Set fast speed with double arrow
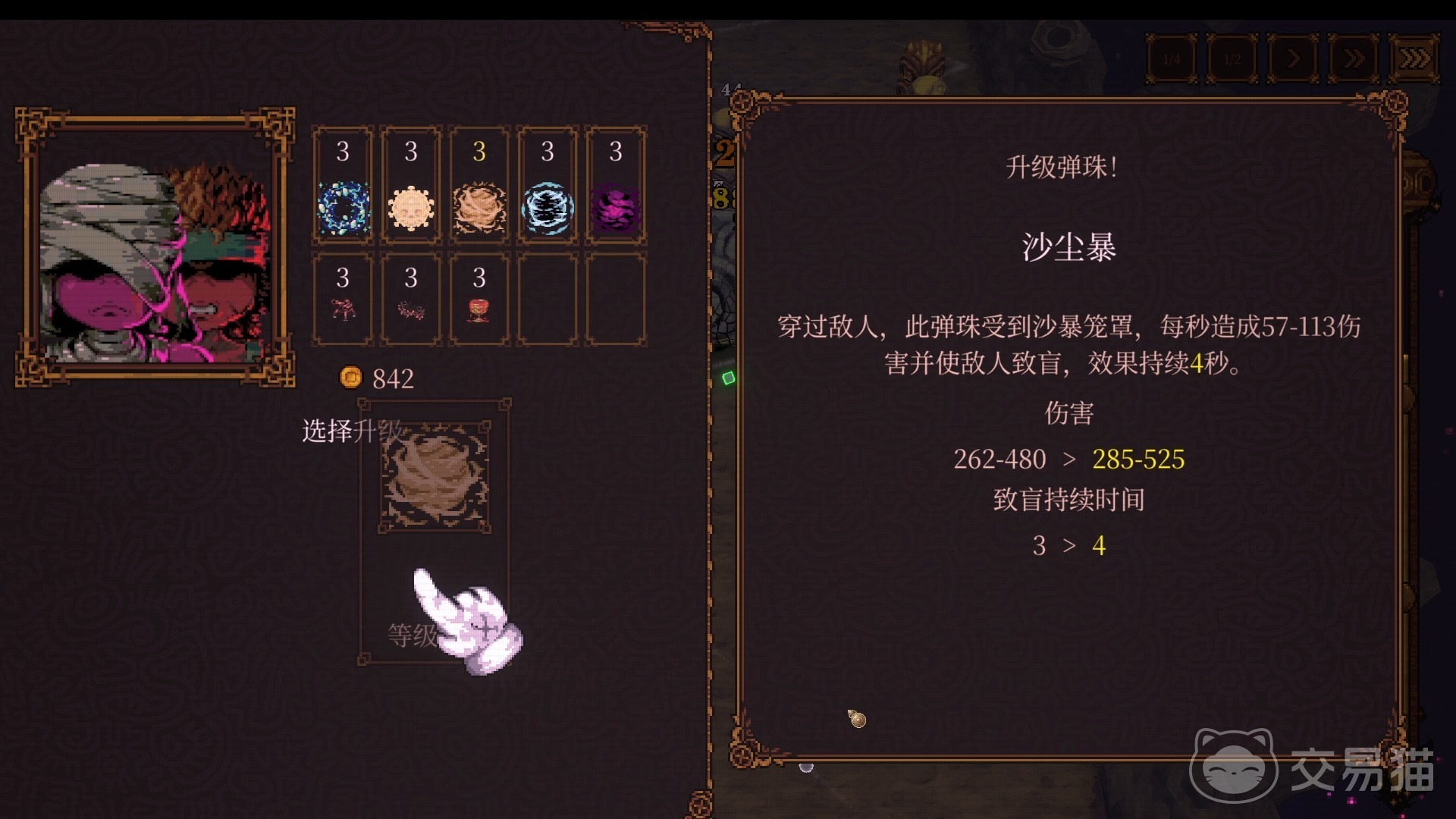1456x819 pixels. [x=1354, y=58]
